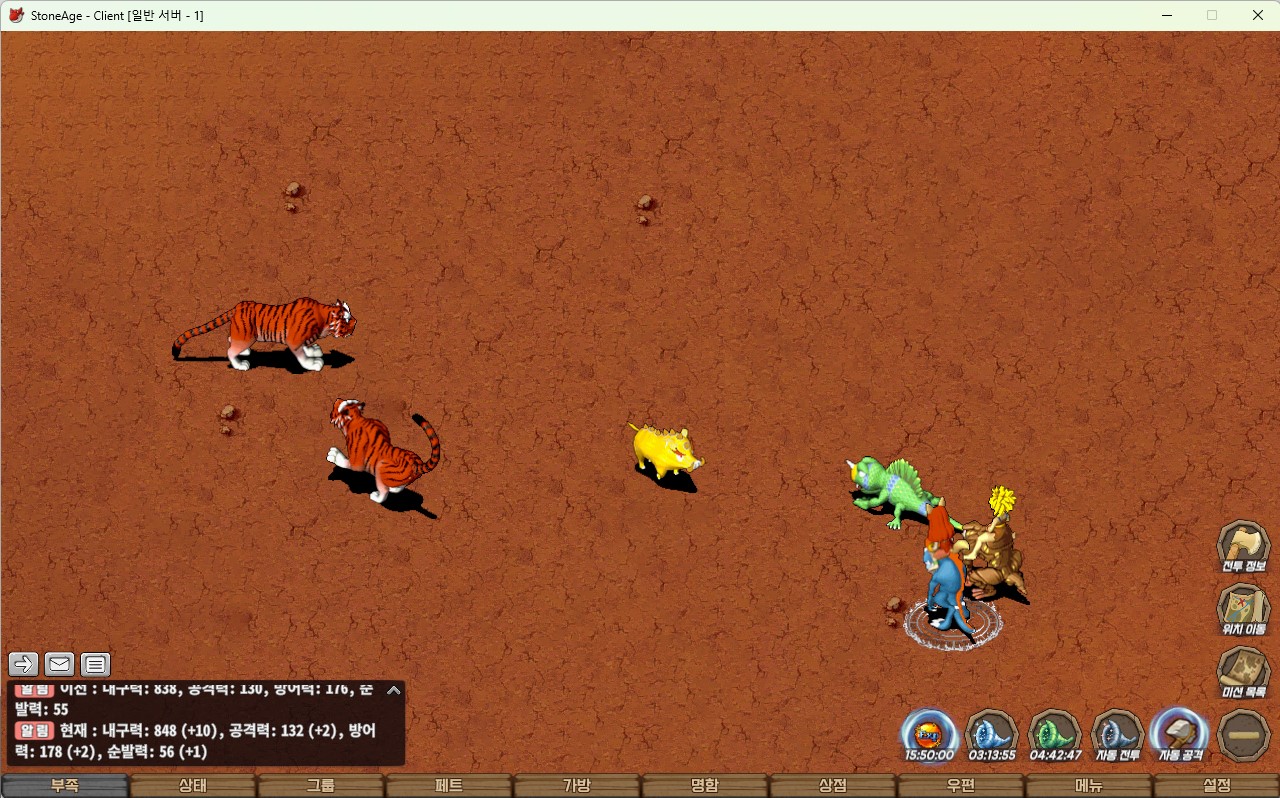Open the 우편 (Mail) menu

coord(961,786)
